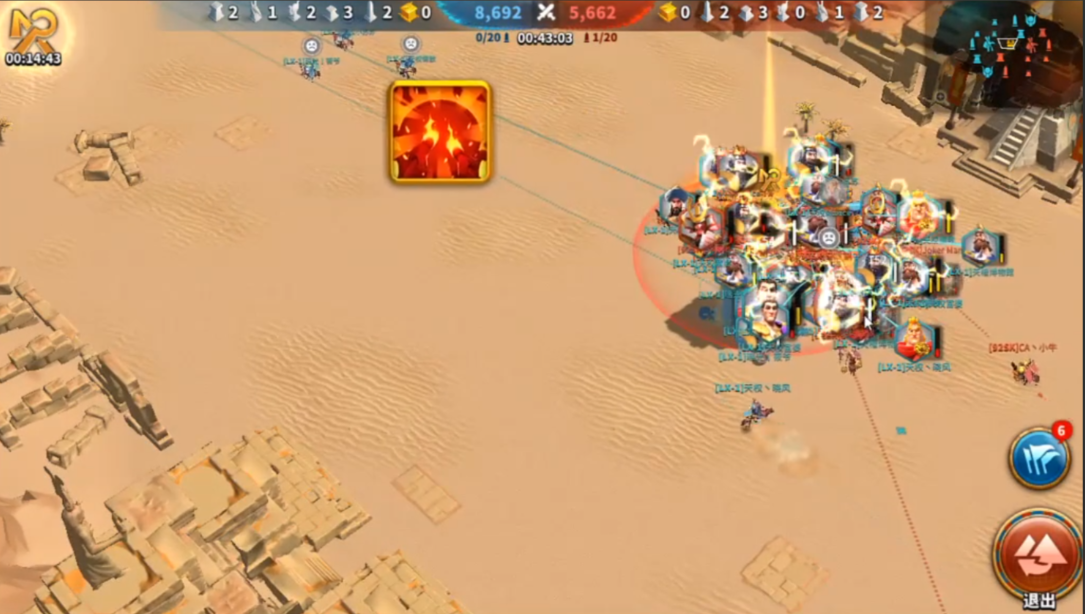Open the blue flags button with badge 6
Image resolution: width=1085 pixels, height=614 pixels.
click(x=1039, y=459)
